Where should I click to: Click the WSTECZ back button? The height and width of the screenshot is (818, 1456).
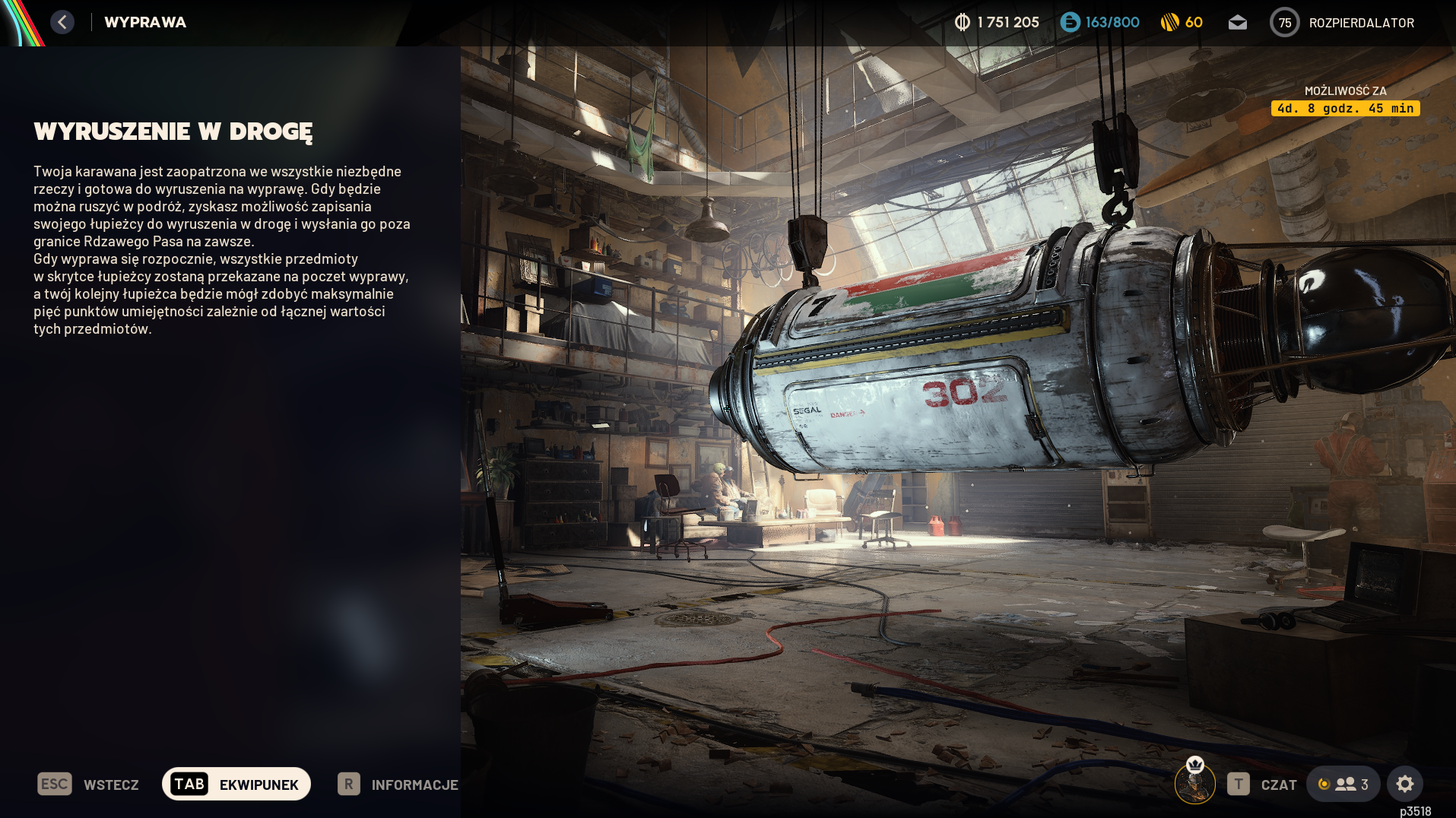pos(88,785)
